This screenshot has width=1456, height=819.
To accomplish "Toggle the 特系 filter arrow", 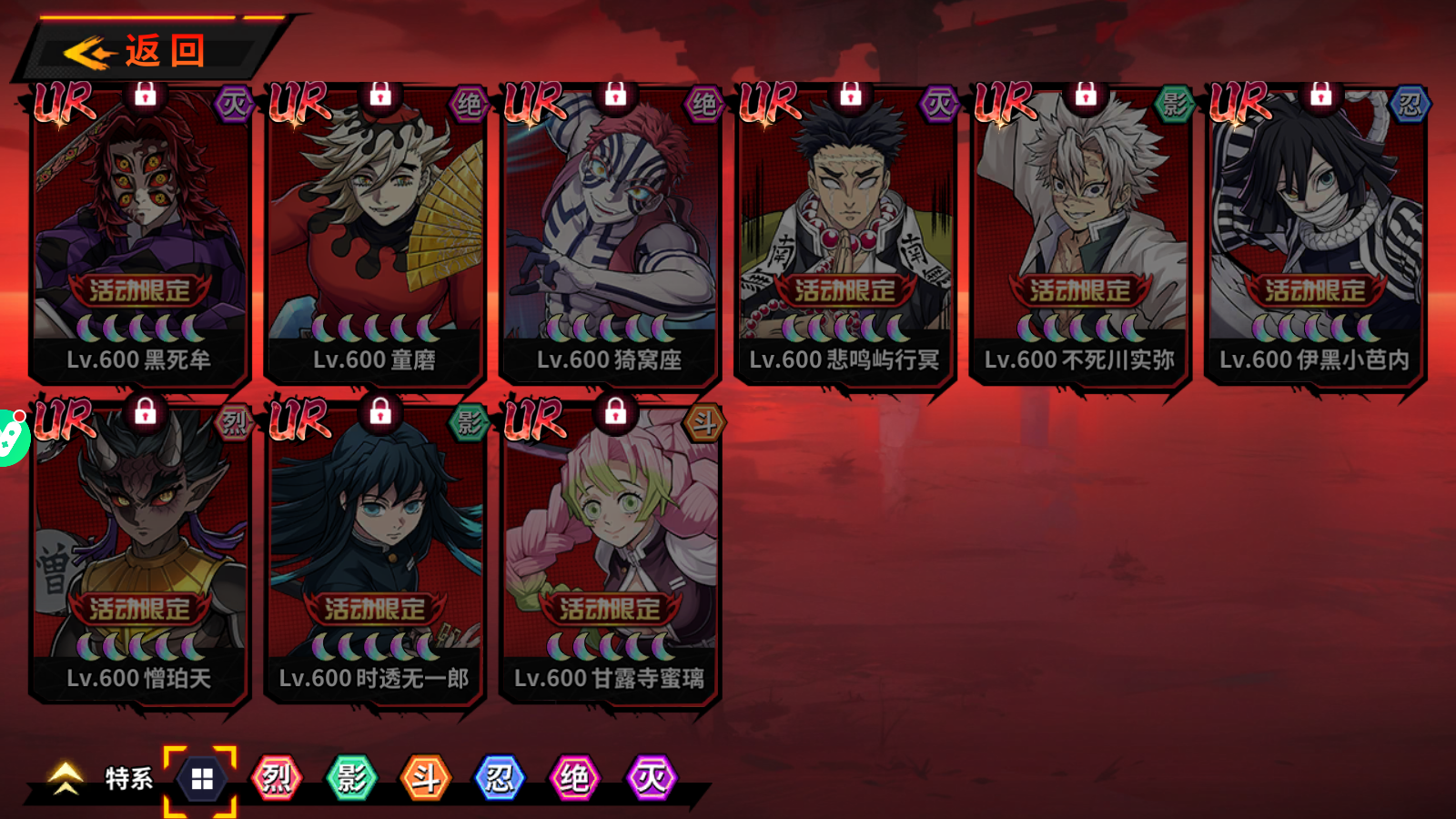I will point(66,779).
